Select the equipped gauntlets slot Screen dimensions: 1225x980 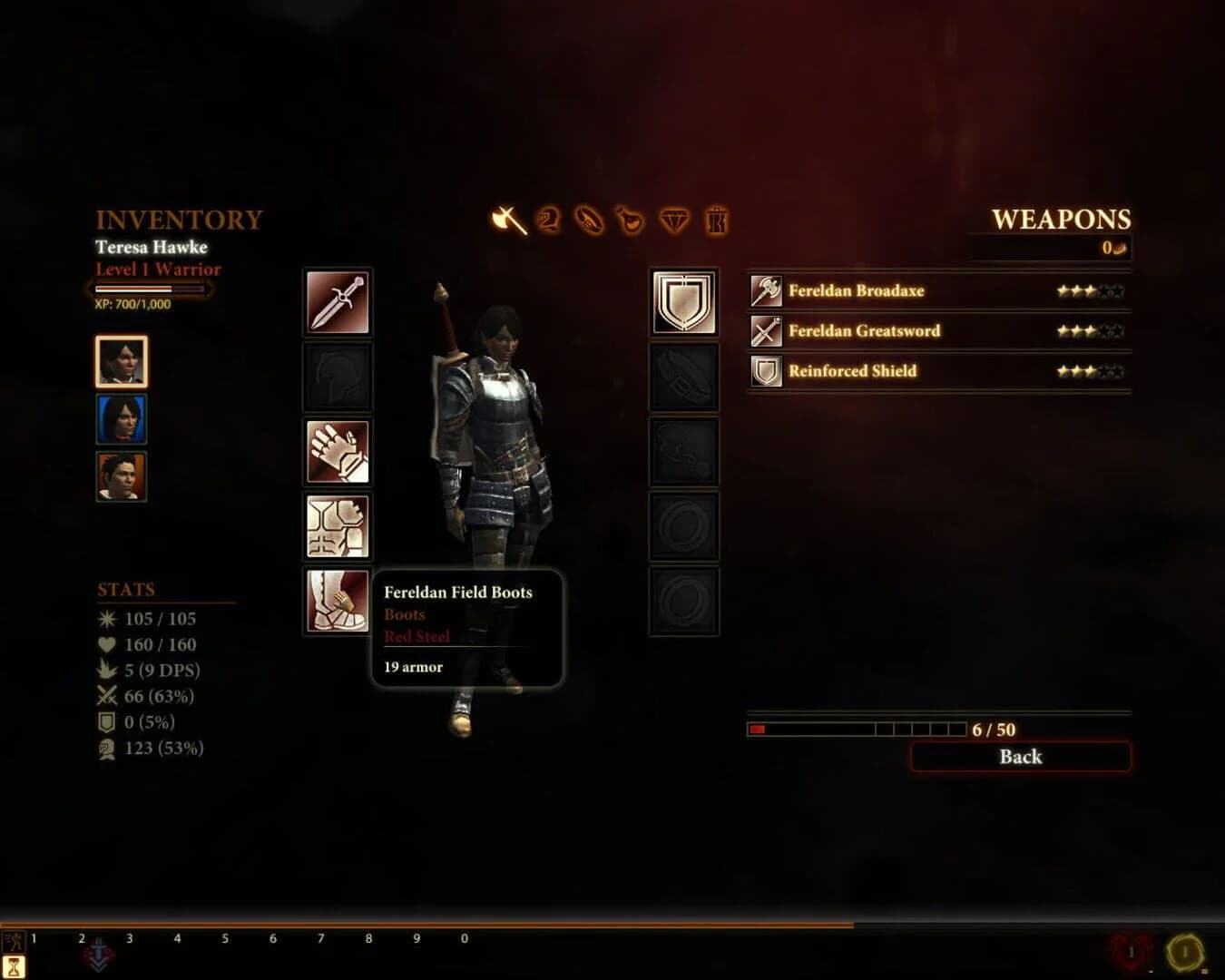coord(337,451)
